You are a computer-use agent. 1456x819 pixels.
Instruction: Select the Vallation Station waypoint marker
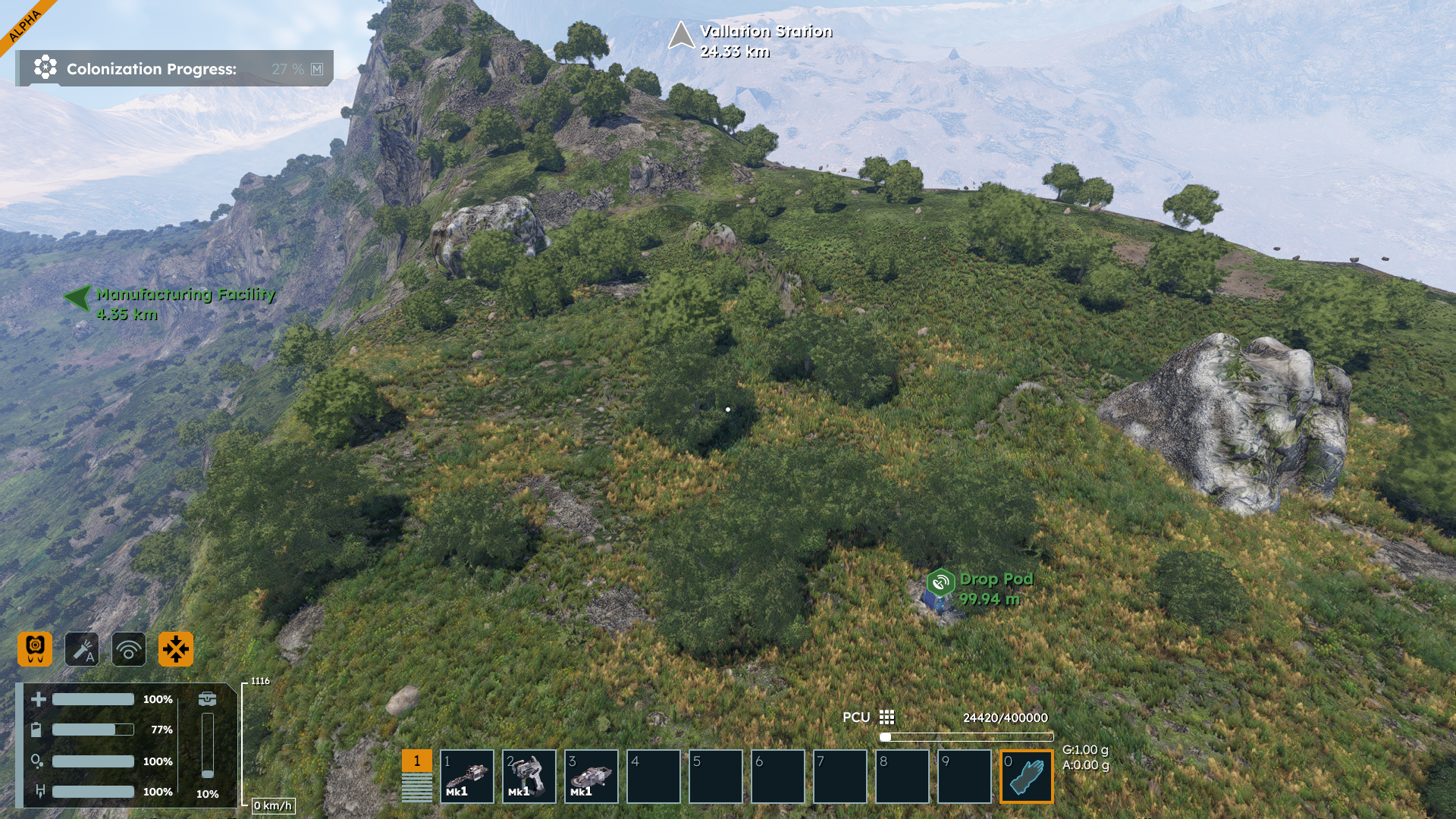681,36
